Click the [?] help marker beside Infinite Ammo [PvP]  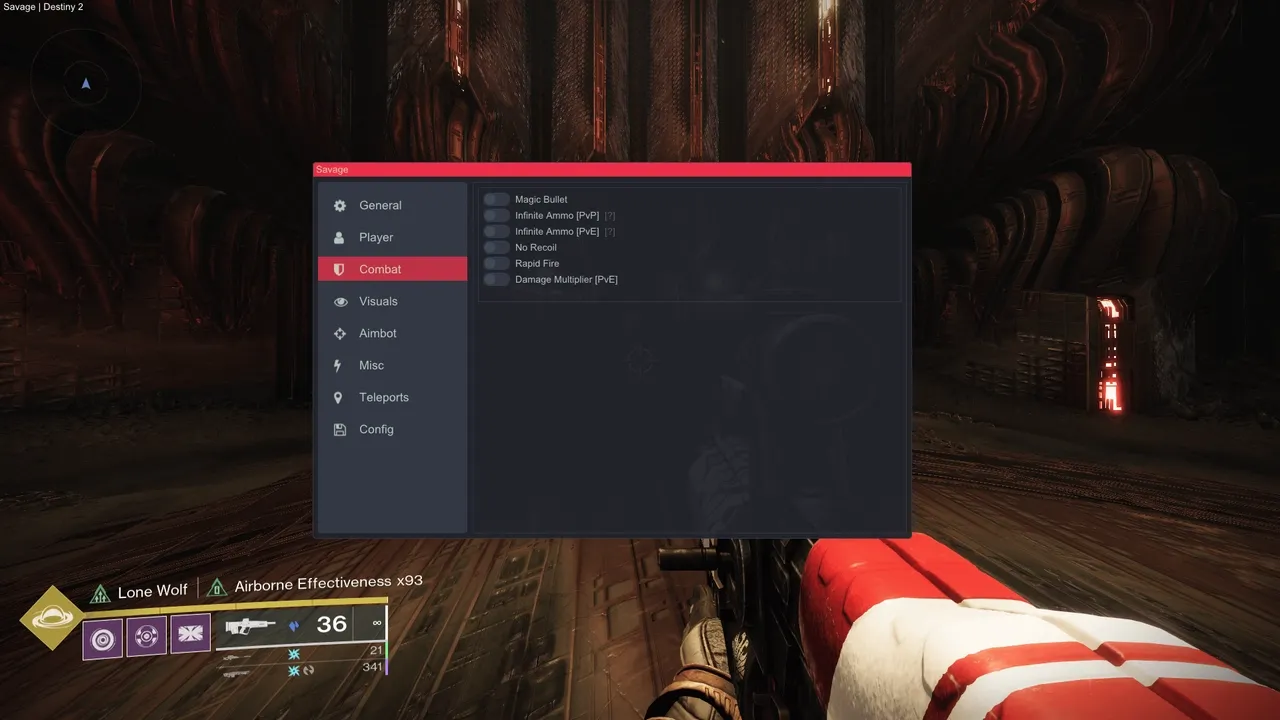[610, 216]
